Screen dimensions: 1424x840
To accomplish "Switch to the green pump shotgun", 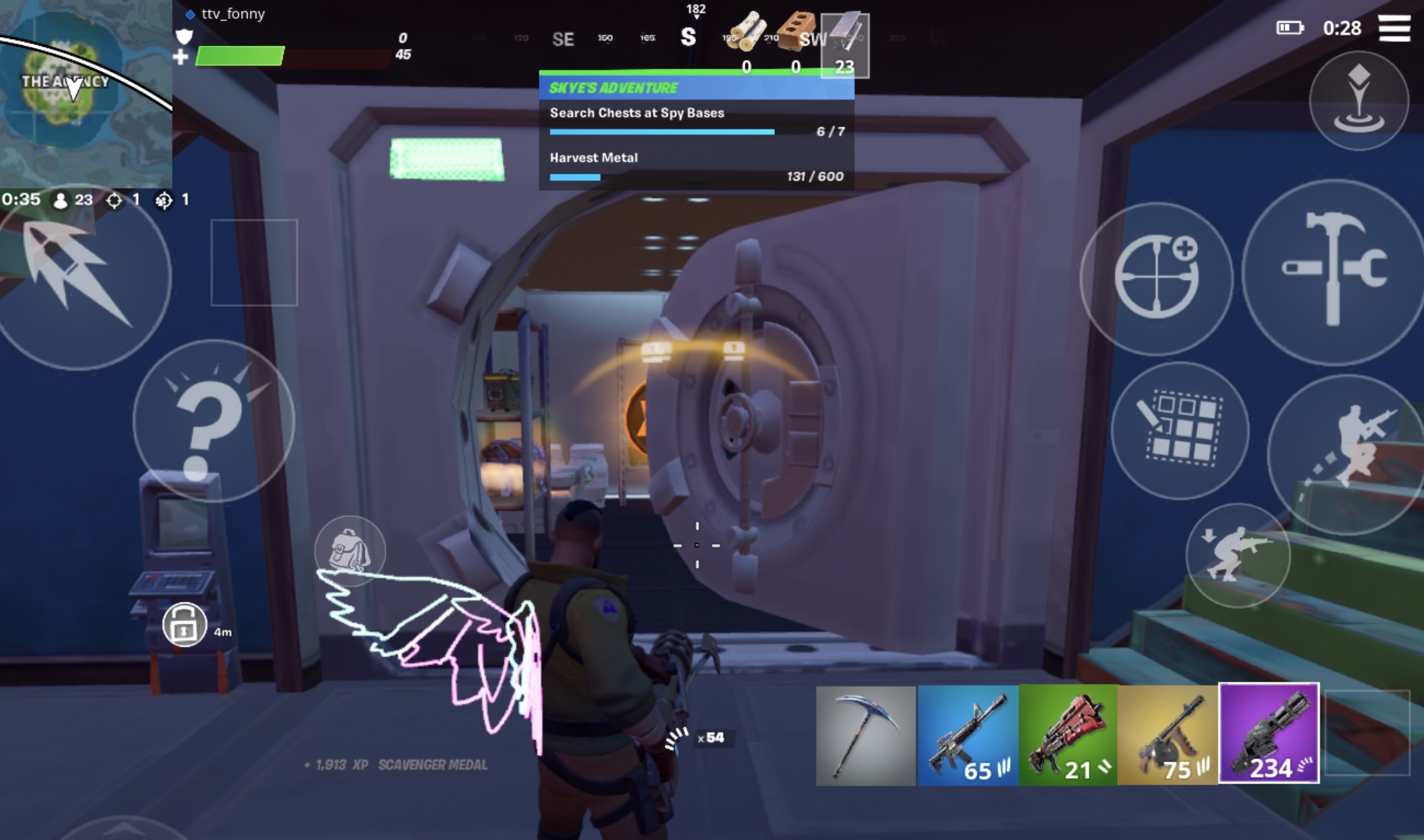I will 1069,735.
